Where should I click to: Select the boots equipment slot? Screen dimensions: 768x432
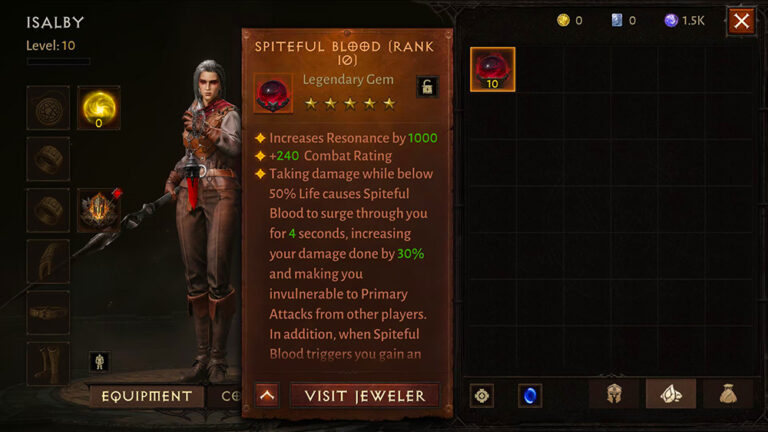point(47,362)
